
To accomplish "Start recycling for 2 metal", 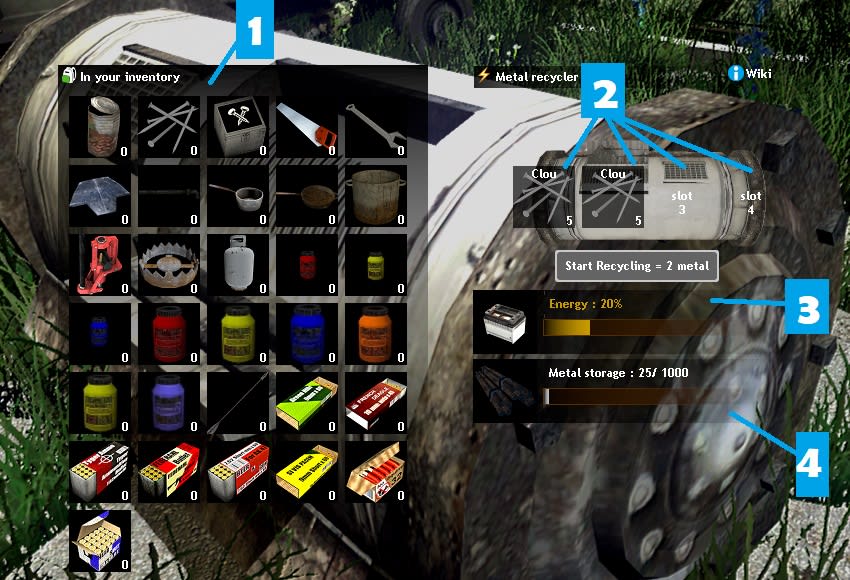I will (x=636, y=266).
